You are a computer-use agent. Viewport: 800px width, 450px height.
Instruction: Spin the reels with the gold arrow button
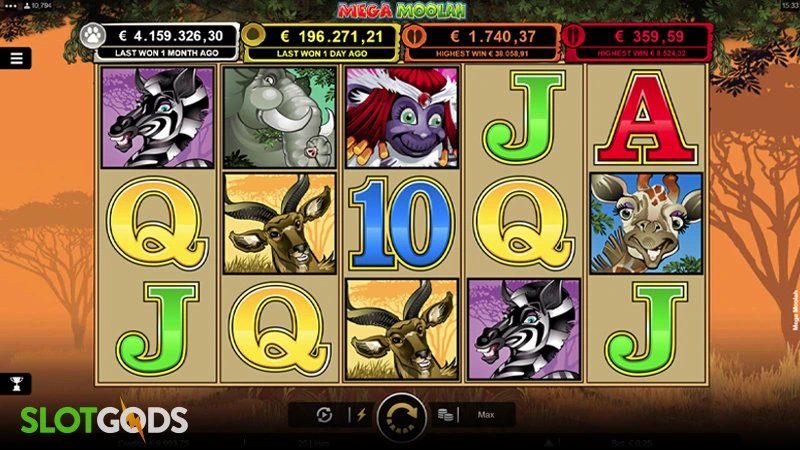401,417
